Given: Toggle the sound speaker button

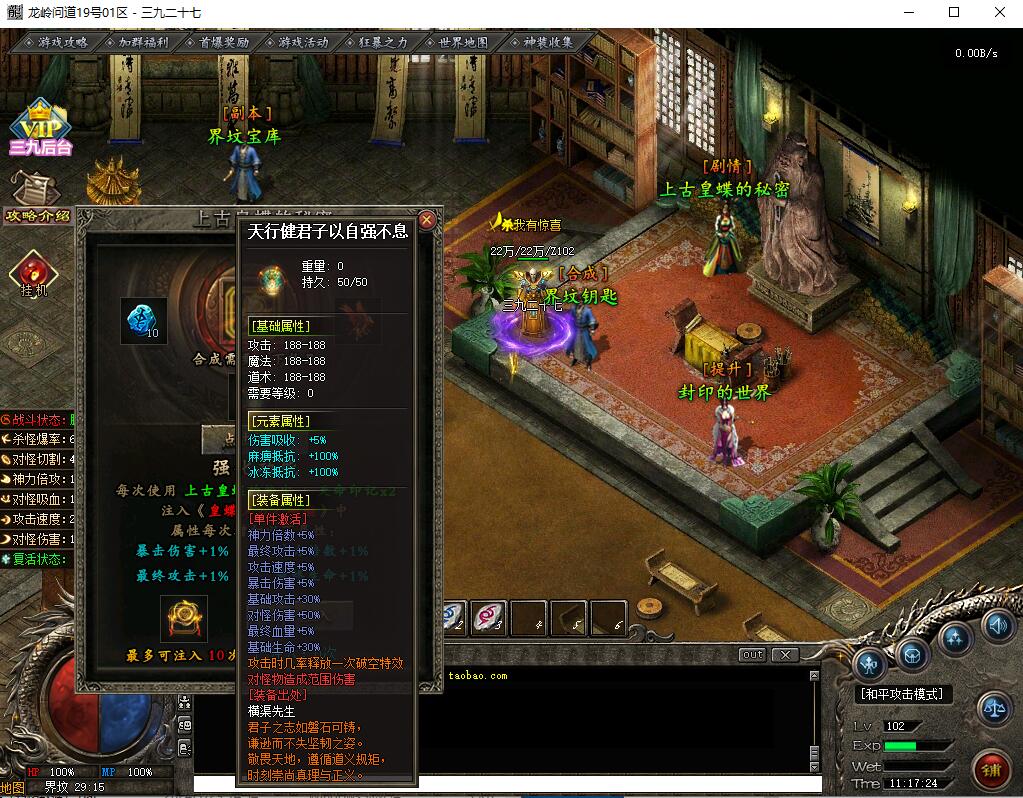Looking at the screenshot, I should click(997, 626).
